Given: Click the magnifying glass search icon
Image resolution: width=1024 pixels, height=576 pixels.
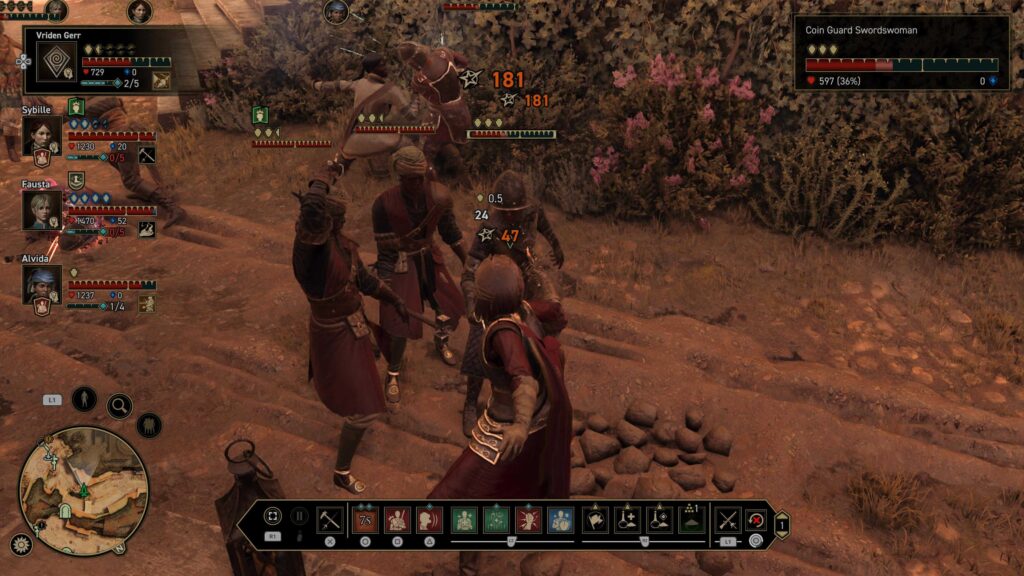Looking at the screenshot, I should pos(119,406).
